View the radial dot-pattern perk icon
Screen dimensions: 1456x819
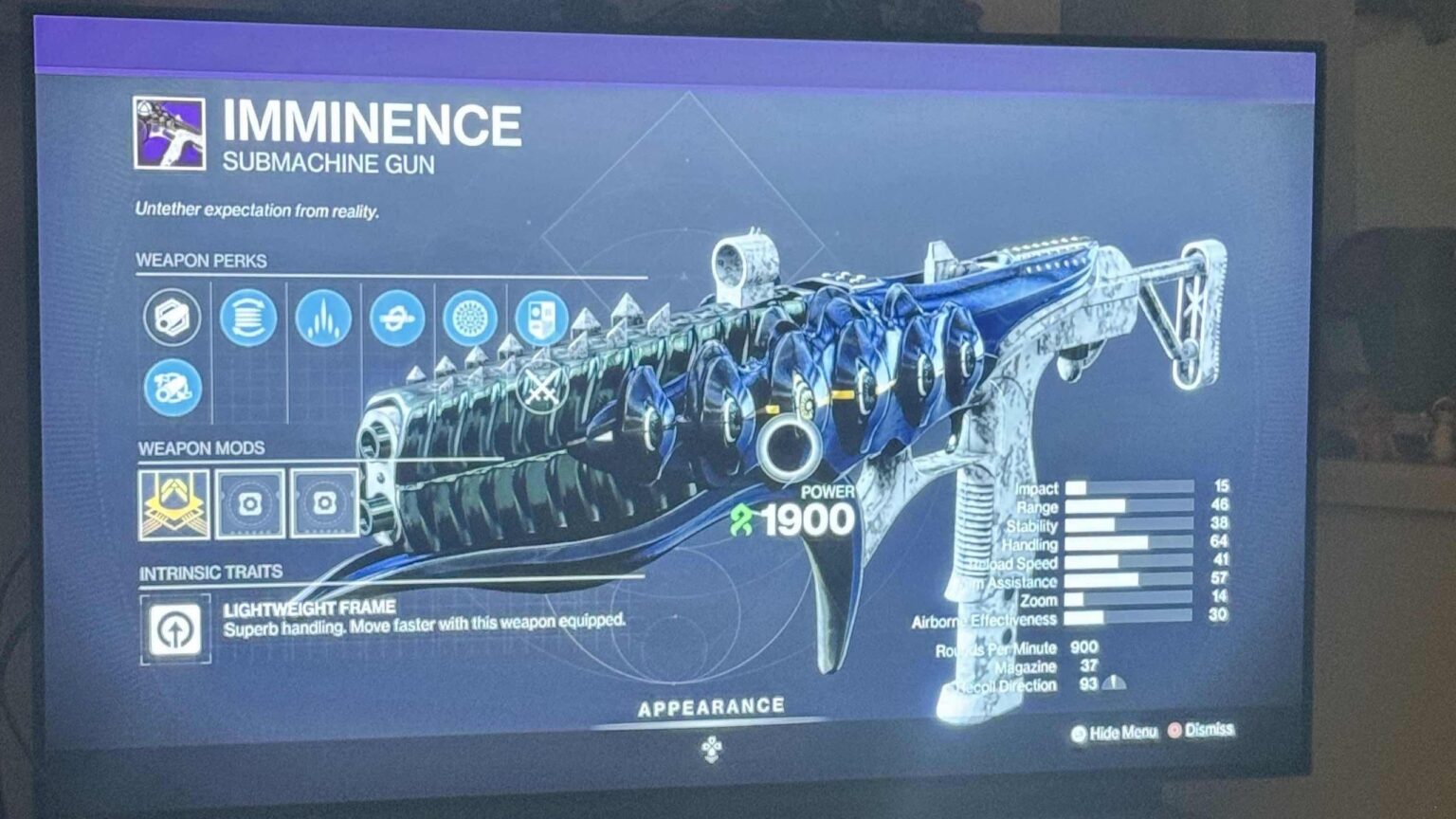pyautogui.click(x=471, y=318)
